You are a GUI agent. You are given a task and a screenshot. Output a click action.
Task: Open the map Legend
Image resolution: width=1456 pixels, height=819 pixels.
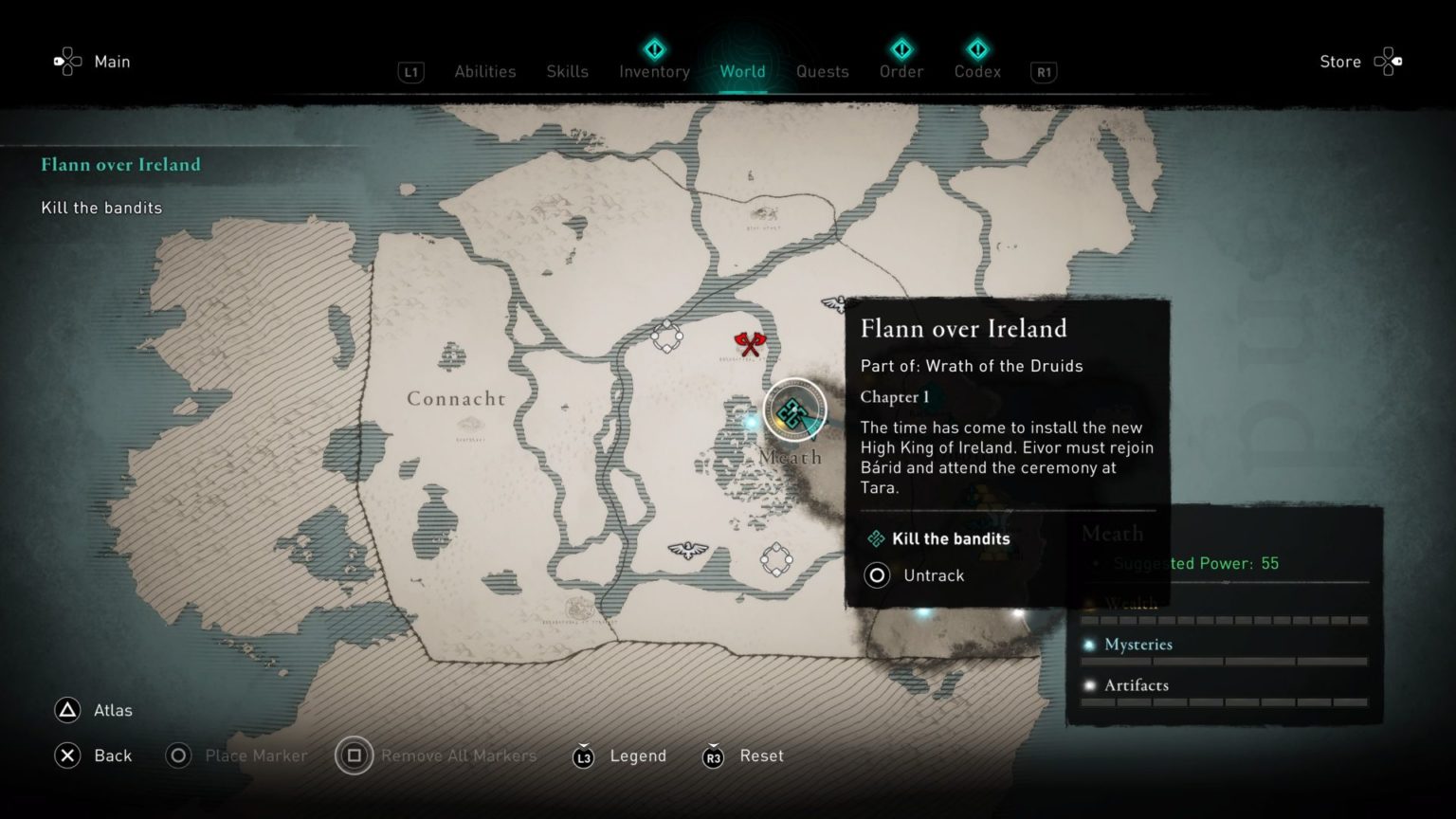tap(638, 755)
